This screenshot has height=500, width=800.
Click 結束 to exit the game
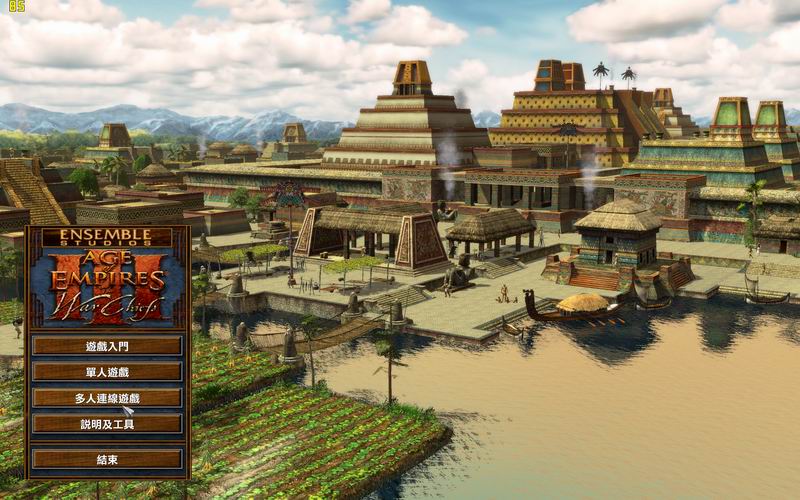pyautogui.click(x=107, y=460)
